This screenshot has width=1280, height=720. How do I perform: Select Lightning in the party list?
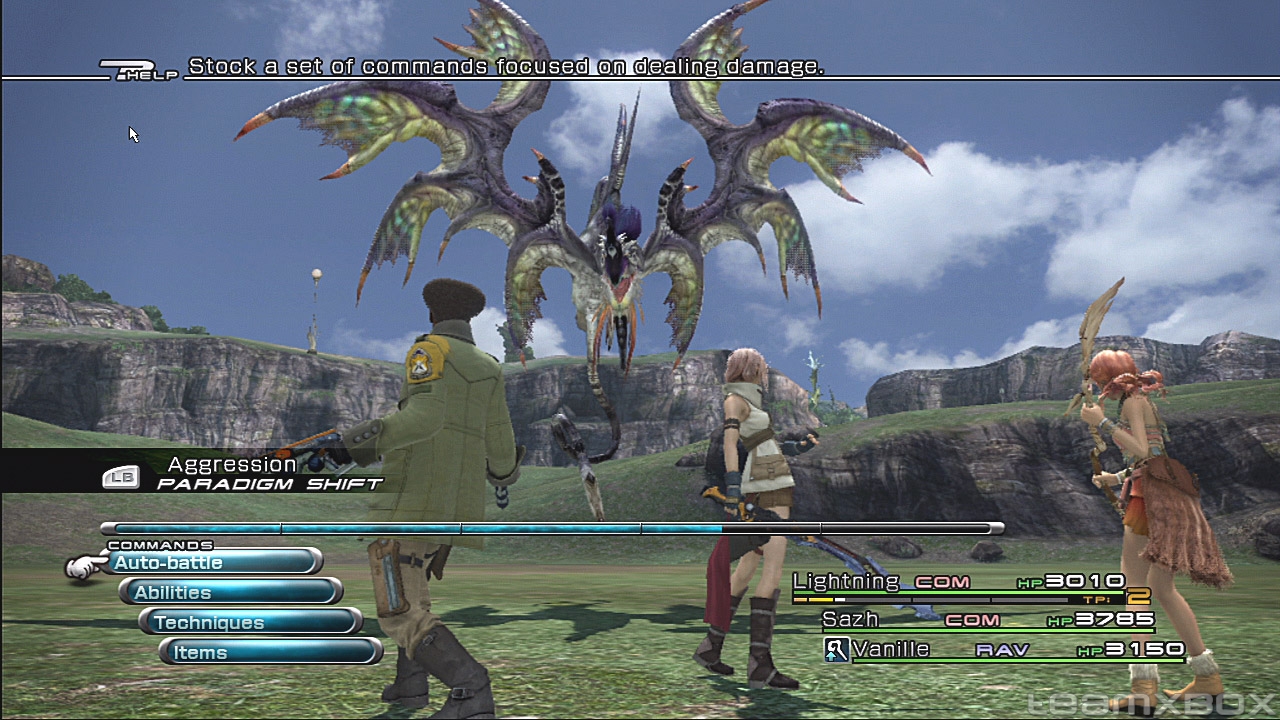point(846,582)
